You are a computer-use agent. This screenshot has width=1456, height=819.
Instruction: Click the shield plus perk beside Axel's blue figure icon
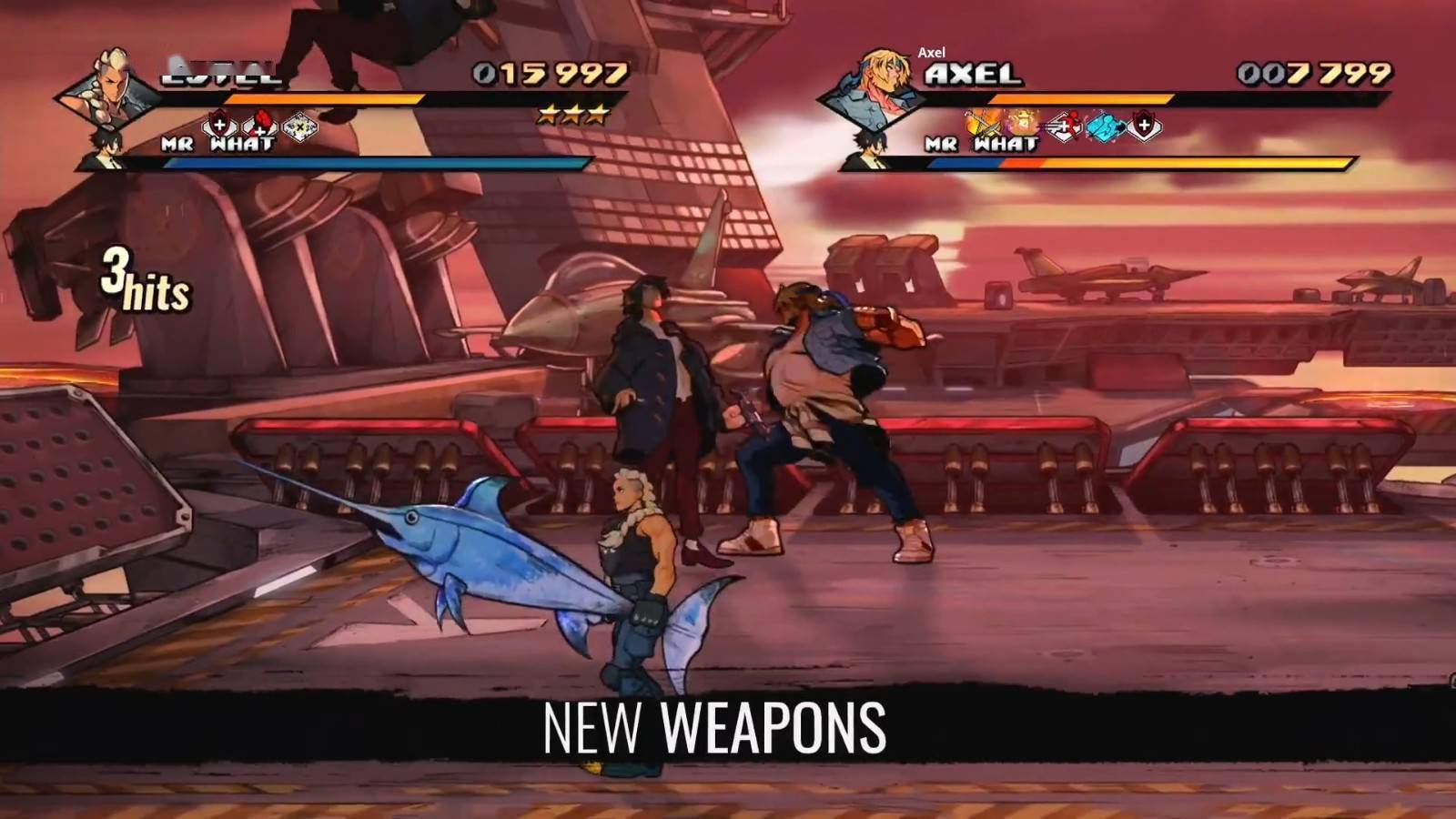(x=1144, y=126)
